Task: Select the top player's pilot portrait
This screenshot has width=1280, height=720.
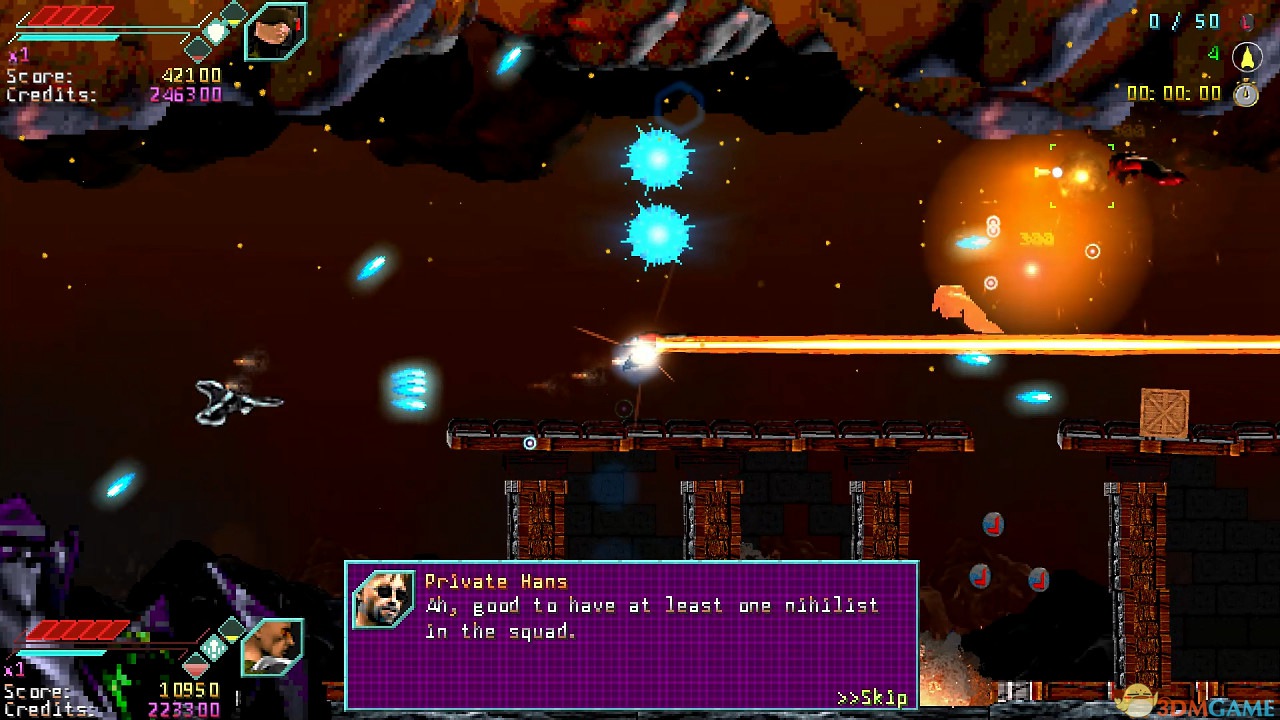Action: [x=275, y=32]
